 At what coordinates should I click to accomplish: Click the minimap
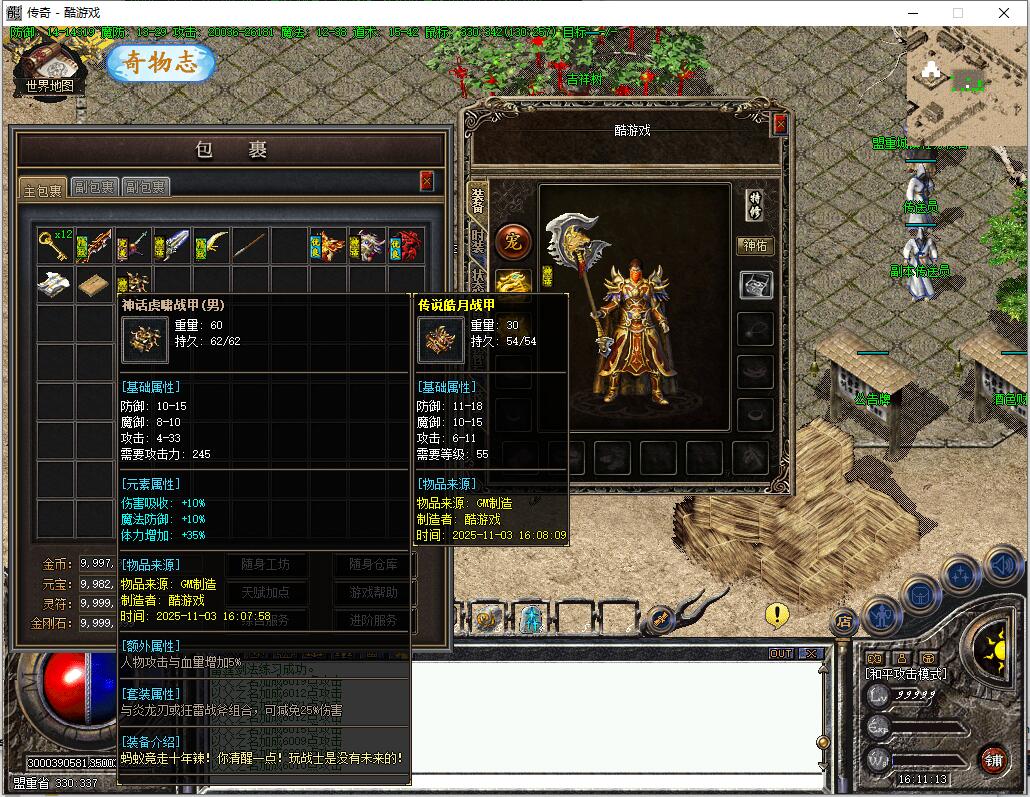click(965, 85)
